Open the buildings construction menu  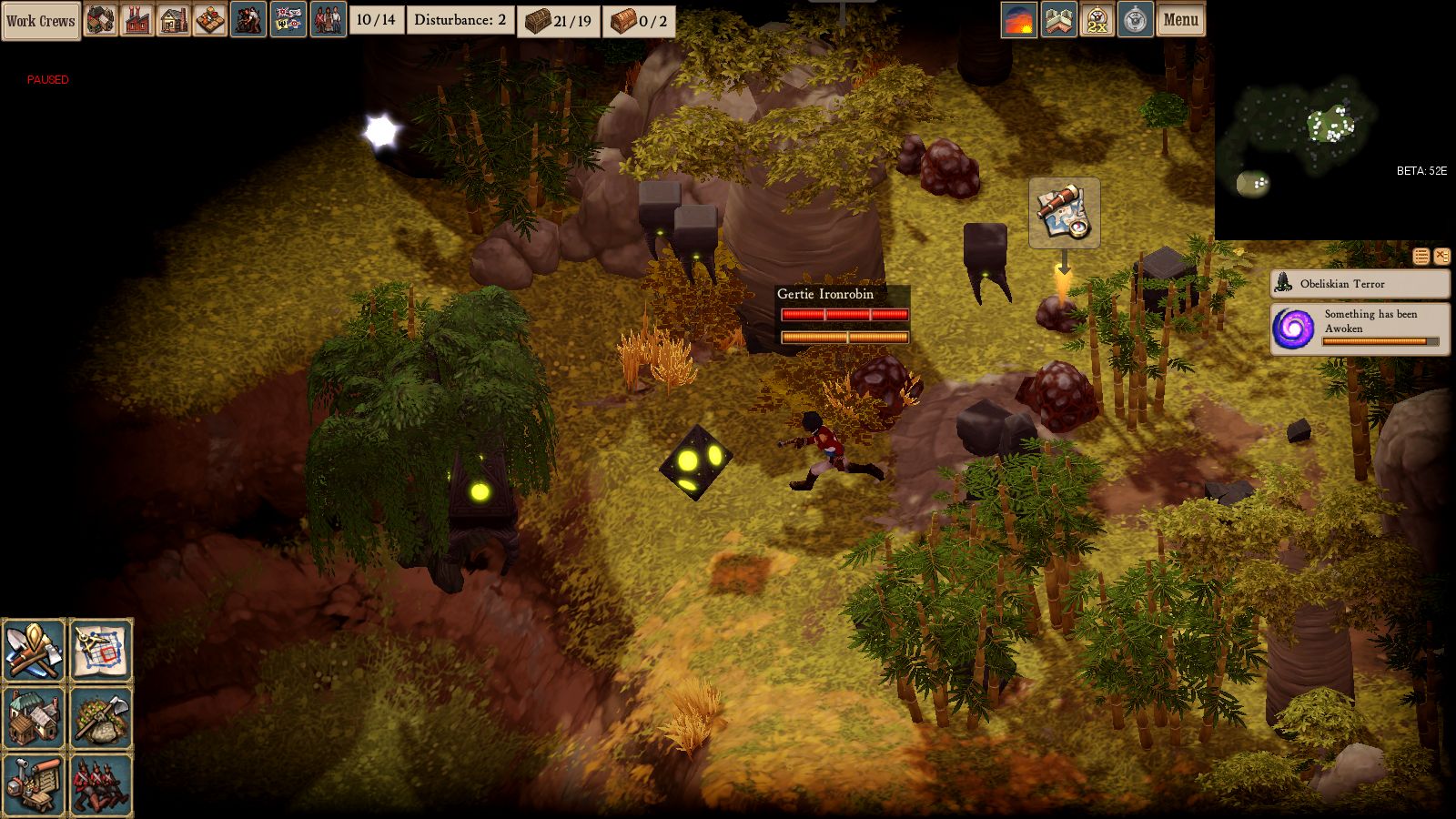34,717
